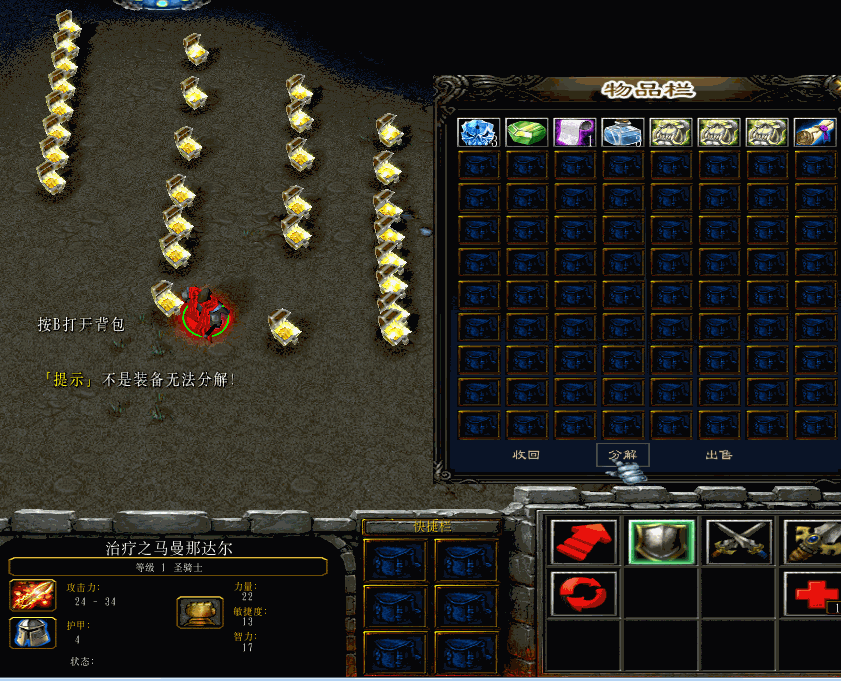Use the crossed swords attack command
This screenshot has width=841, height=681.
739,541
